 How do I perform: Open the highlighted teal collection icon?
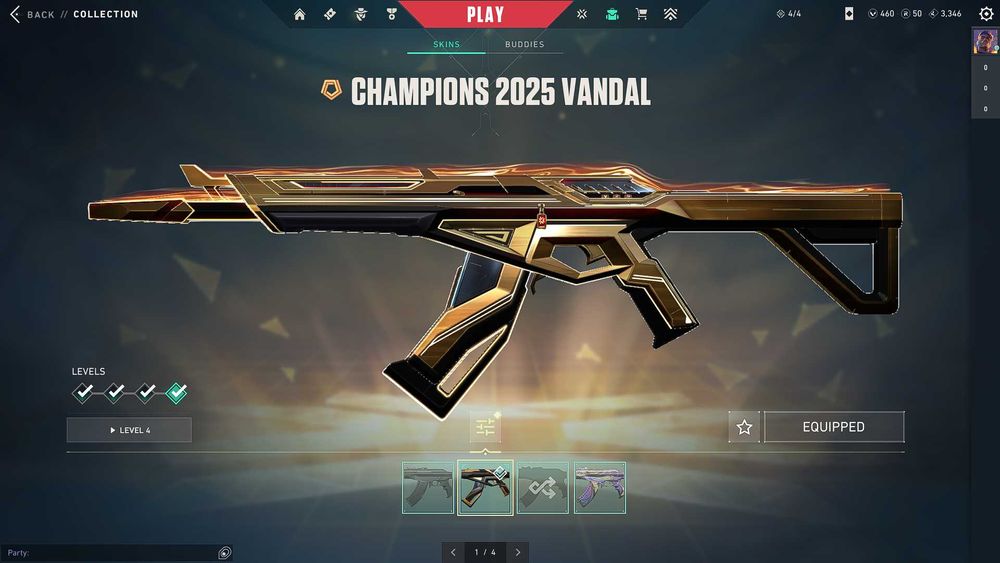[612, 14]
